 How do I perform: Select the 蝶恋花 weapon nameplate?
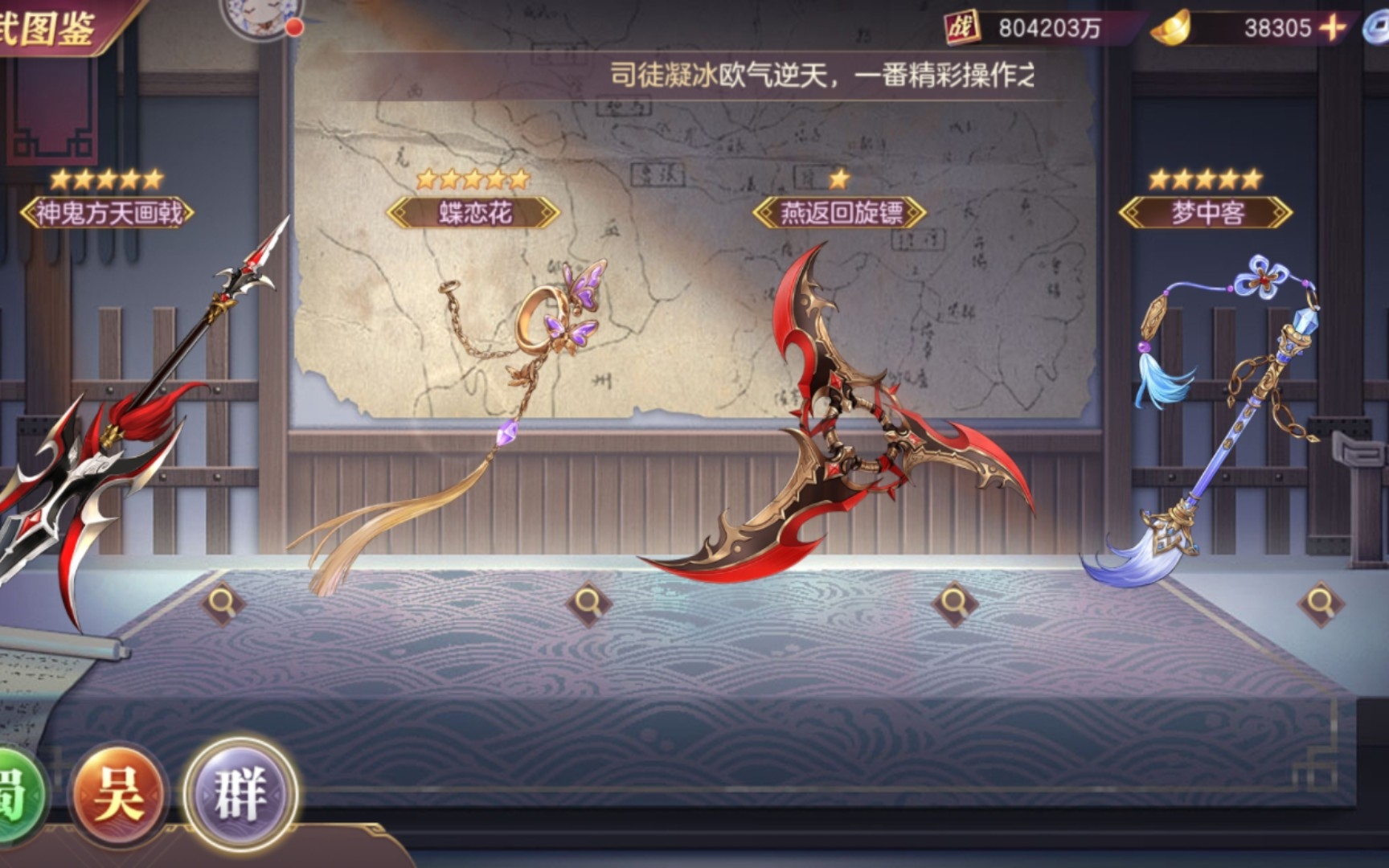(x=474, y=211)
